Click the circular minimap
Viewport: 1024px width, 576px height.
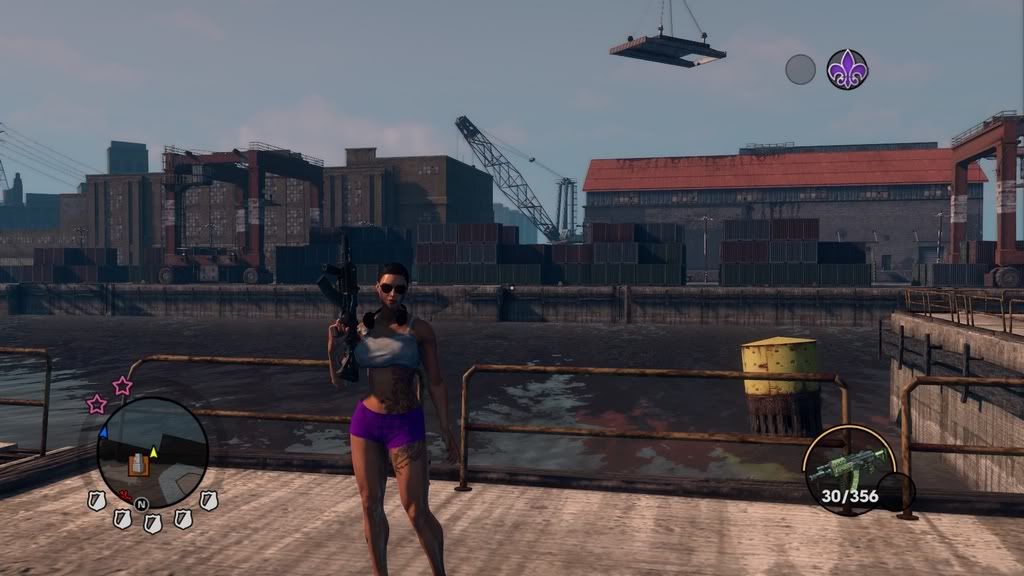(x=152, y=451)
